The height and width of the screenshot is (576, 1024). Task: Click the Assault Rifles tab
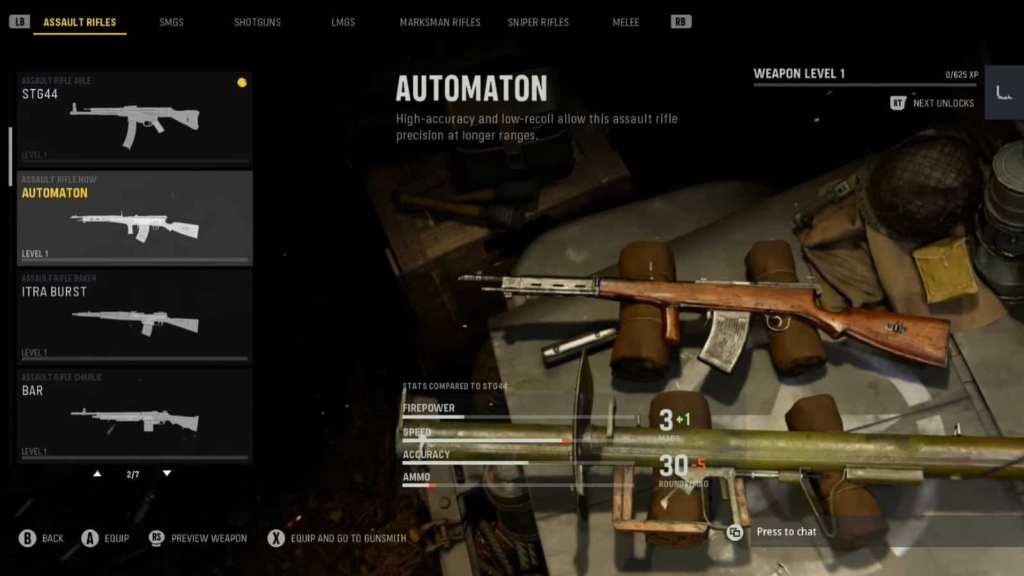[79, 22]
